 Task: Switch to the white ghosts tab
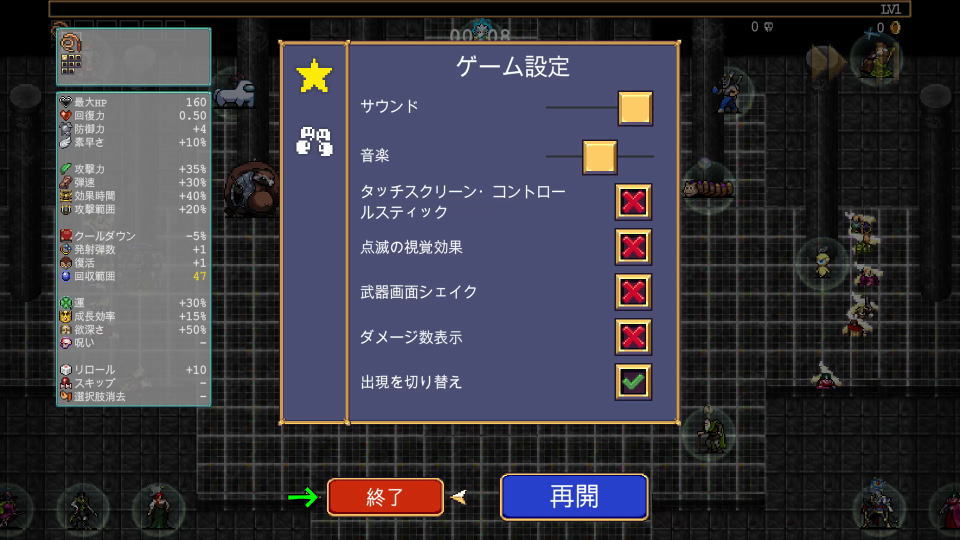[313, 141]
